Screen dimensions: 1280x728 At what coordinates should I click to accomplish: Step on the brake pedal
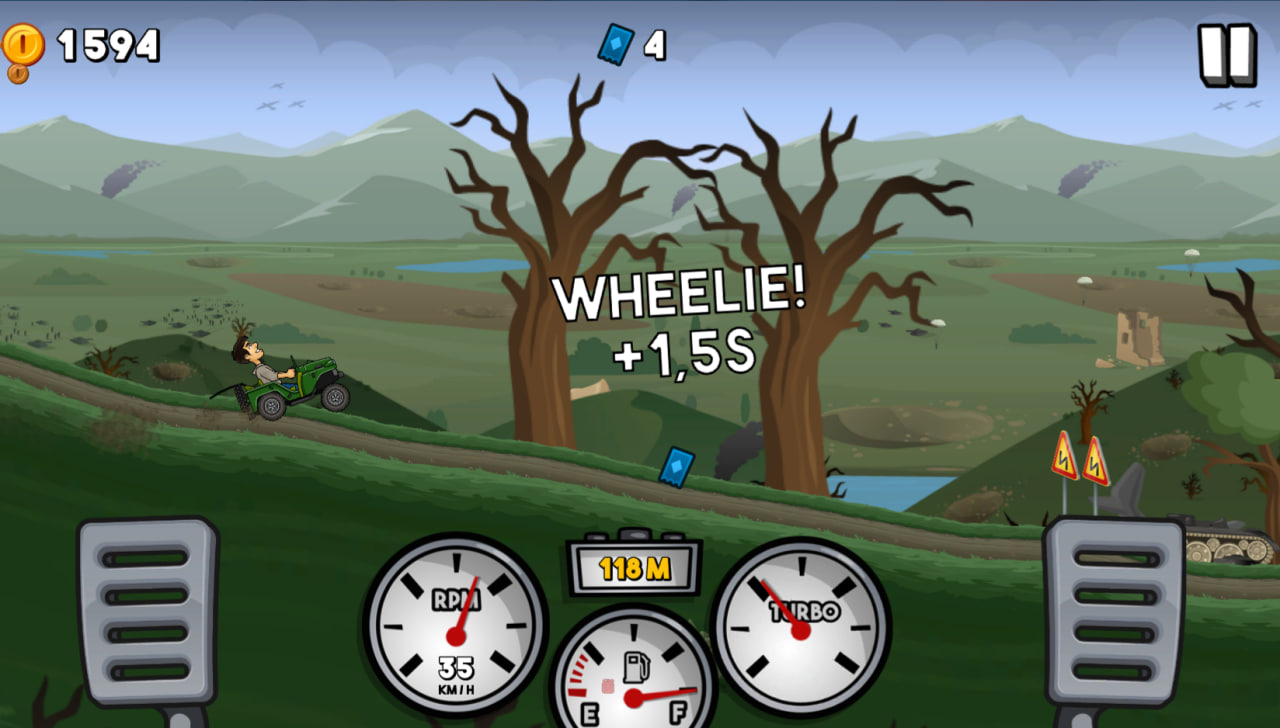tap(147, 611)
